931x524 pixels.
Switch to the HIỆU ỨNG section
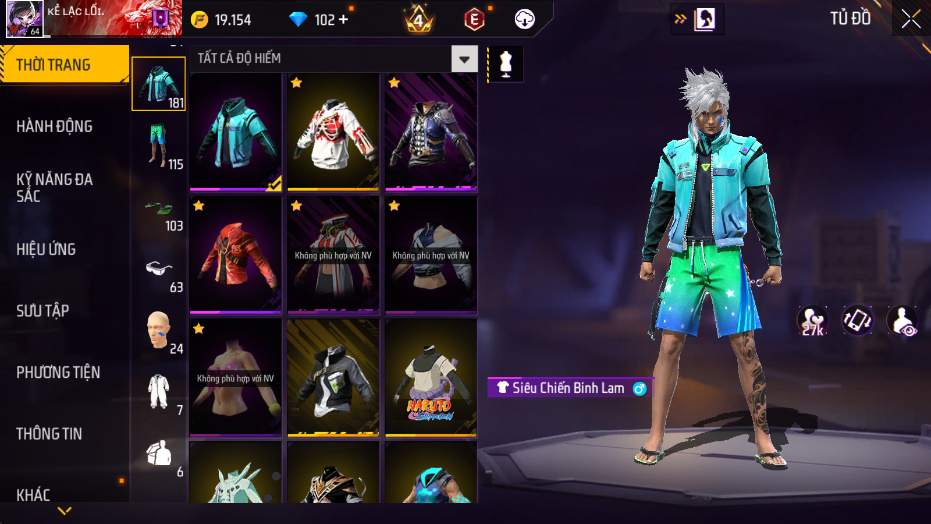pos(46,249)
